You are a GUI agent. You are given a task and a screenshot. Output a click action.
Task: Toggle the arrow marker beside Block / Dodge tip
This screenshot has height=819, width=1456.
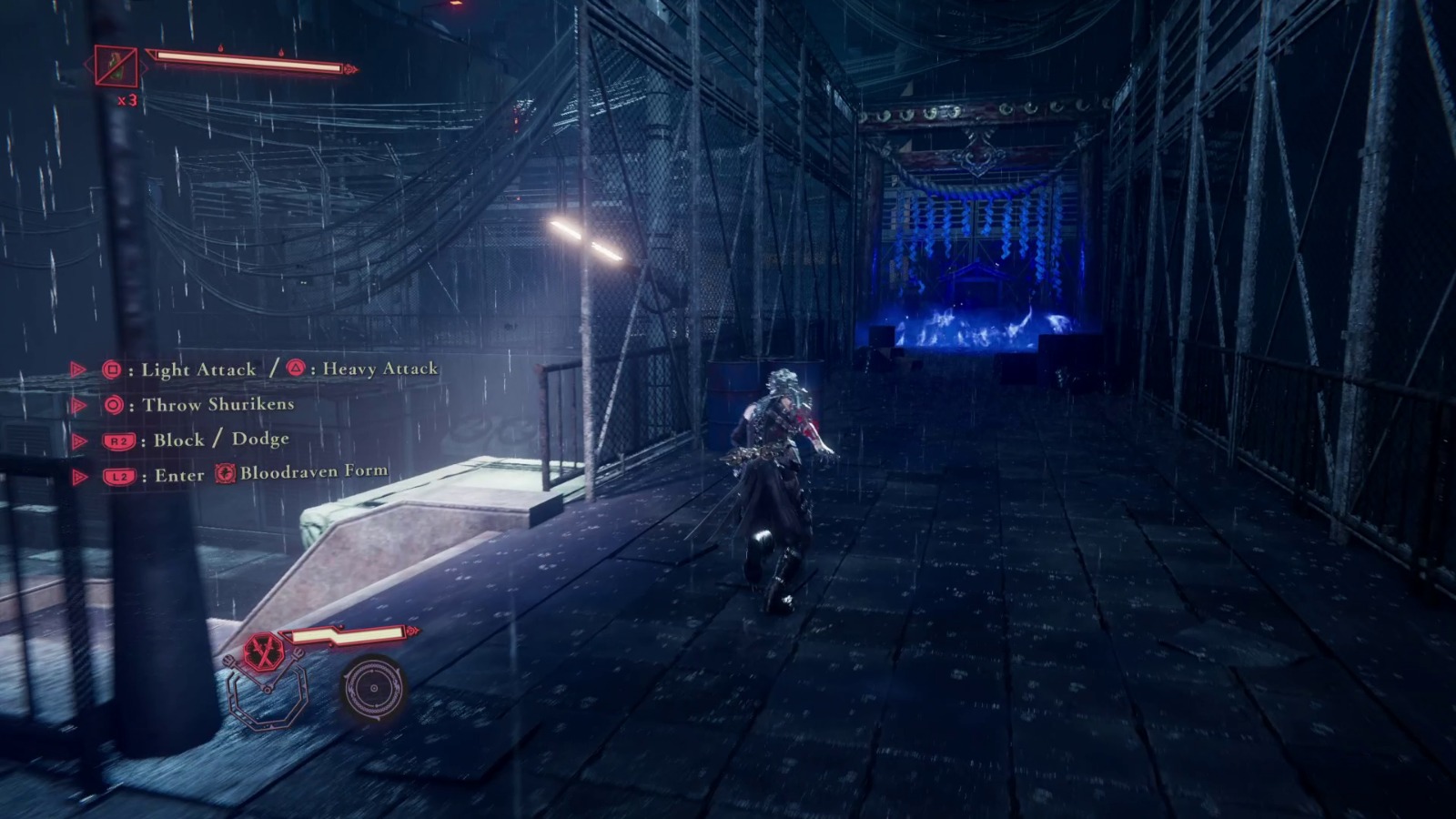coord(79,439)
